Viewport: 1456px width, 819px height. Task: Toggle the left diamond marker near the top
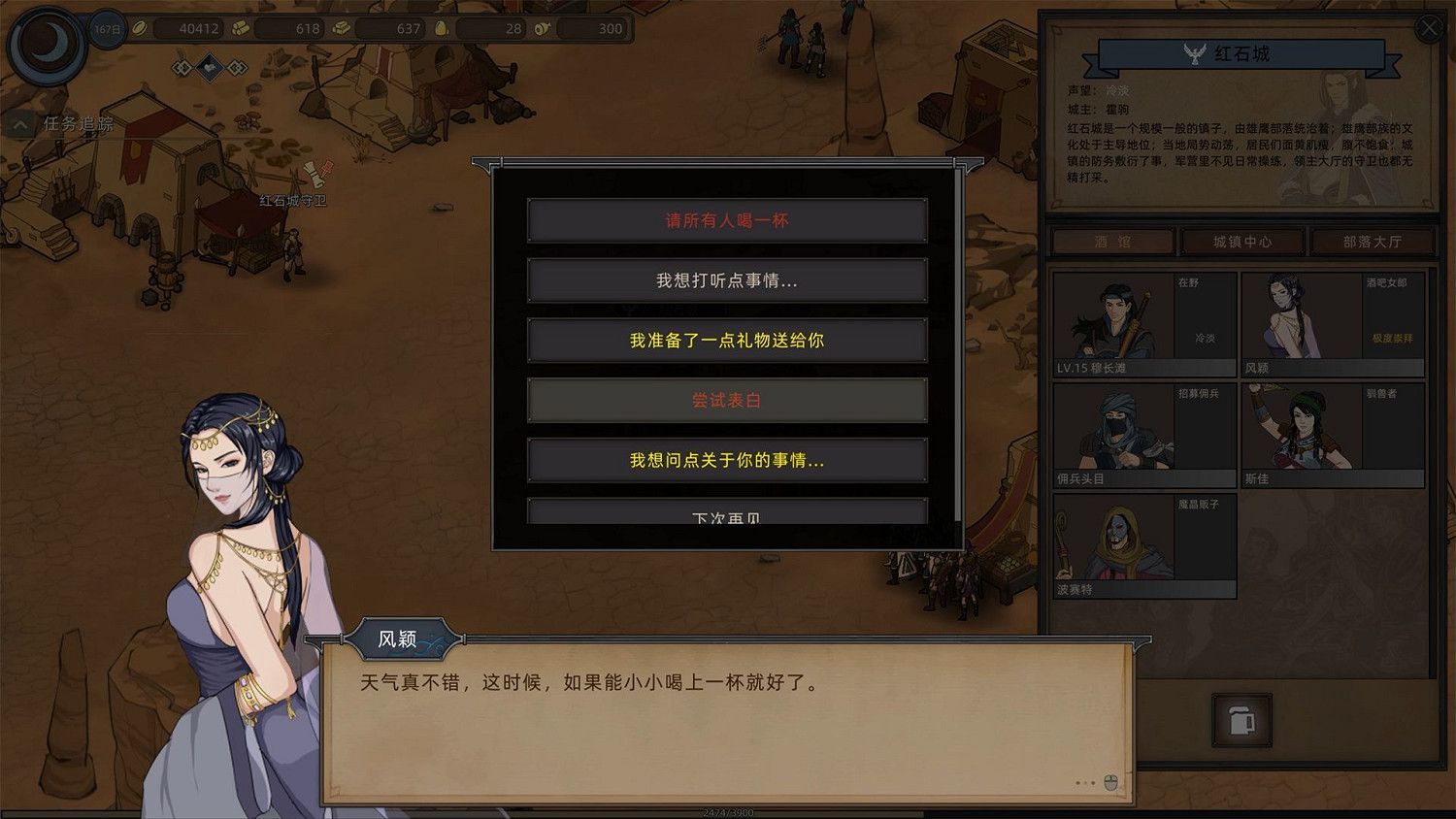[x=181, y=66]
